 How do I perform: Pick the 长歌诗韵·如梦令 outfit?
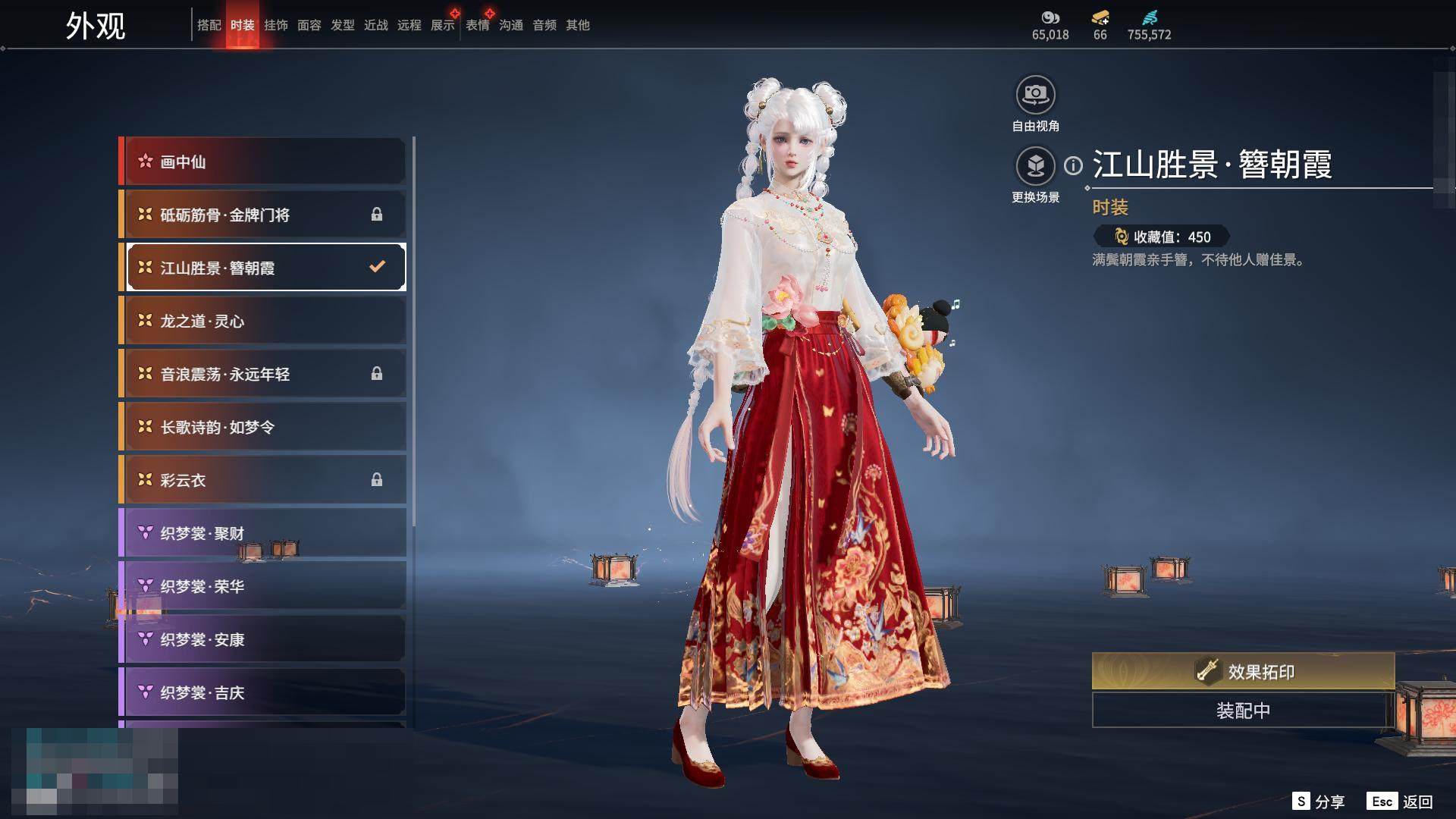tap(265, 427)
